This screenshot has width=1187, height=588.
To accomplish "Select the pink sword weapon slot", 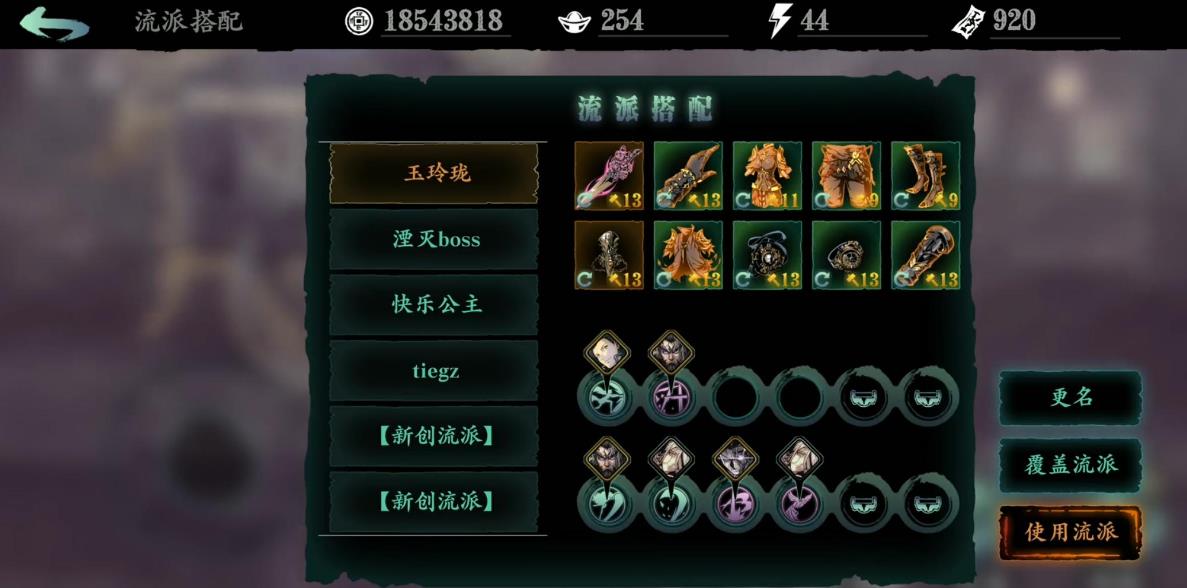I will coord(609,175).
